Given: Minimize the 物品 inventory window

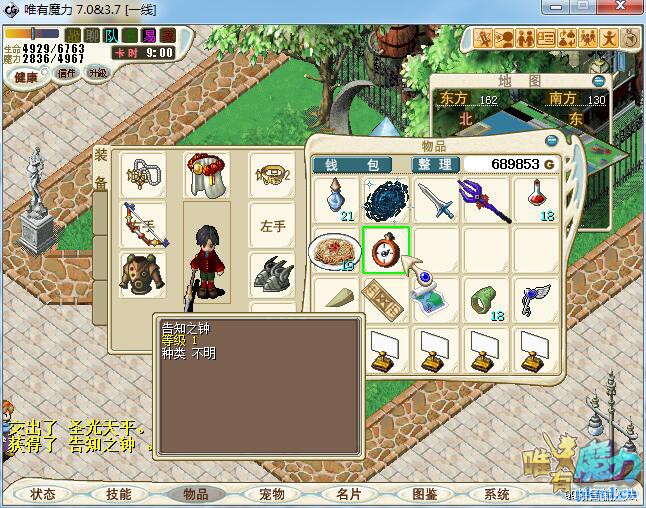Looking at the screenshot, I should (x=551, y=141).
